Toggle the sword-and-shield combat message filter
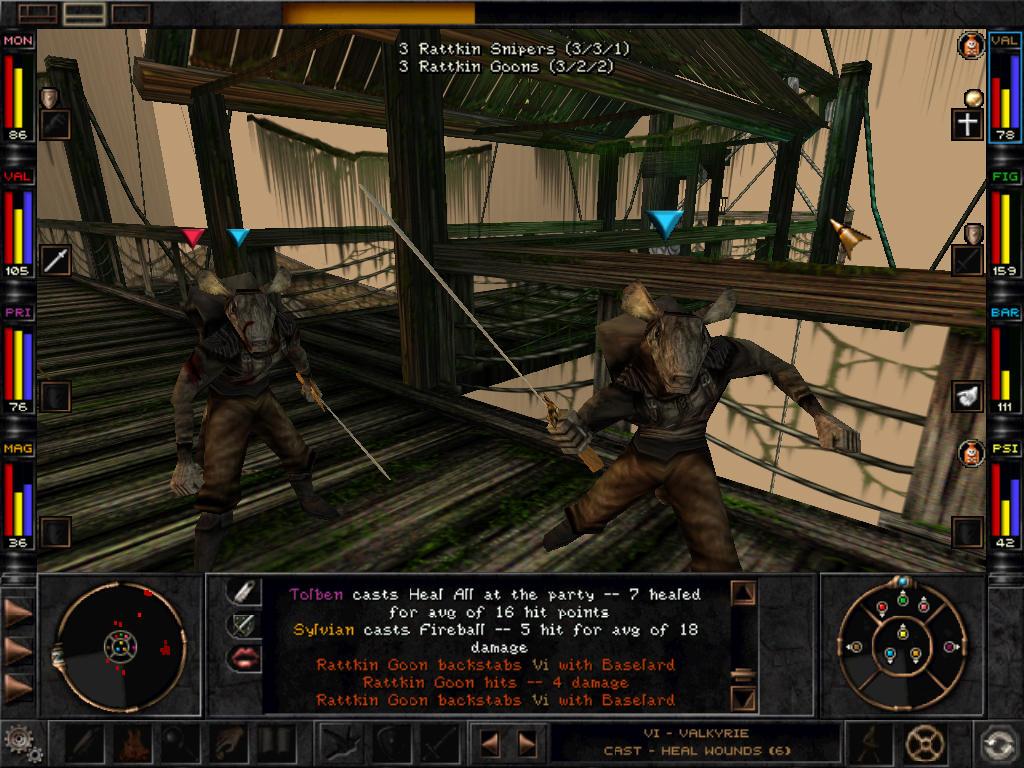This screenshot has width=1024, height=768. pyautogui.click(x=243, y=624)
